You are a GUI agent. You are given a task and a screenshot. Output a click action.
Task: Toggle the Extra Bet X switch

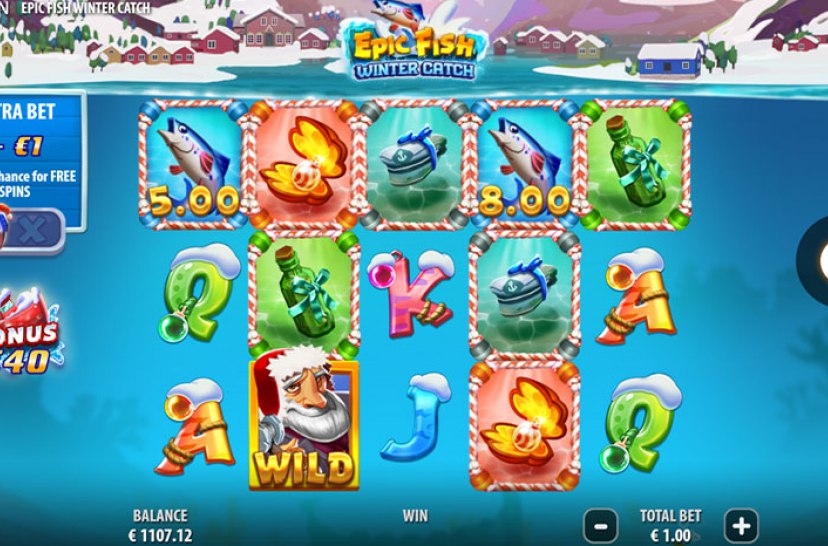(30, 230)
